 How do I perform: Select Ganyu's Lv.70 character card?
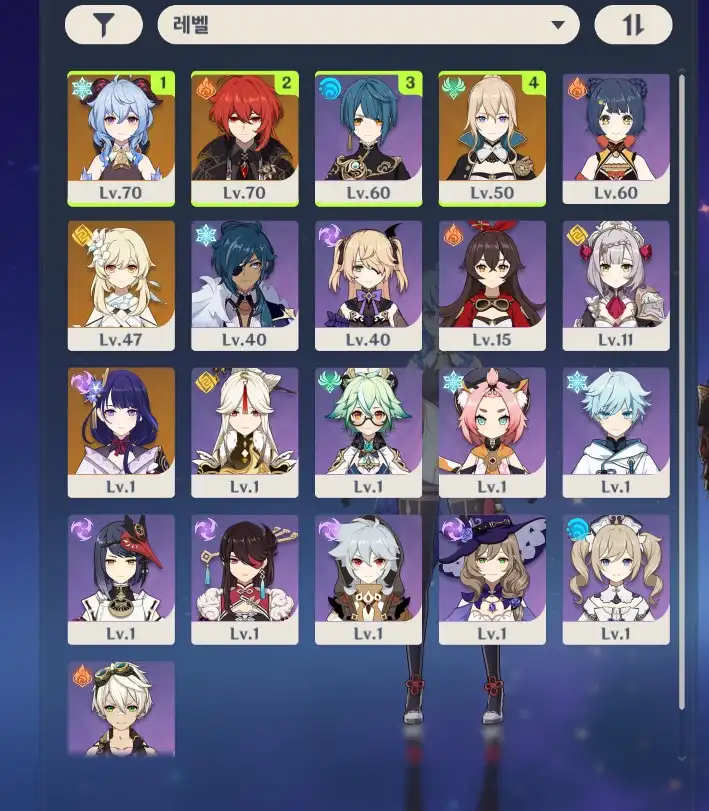[121, 138]
